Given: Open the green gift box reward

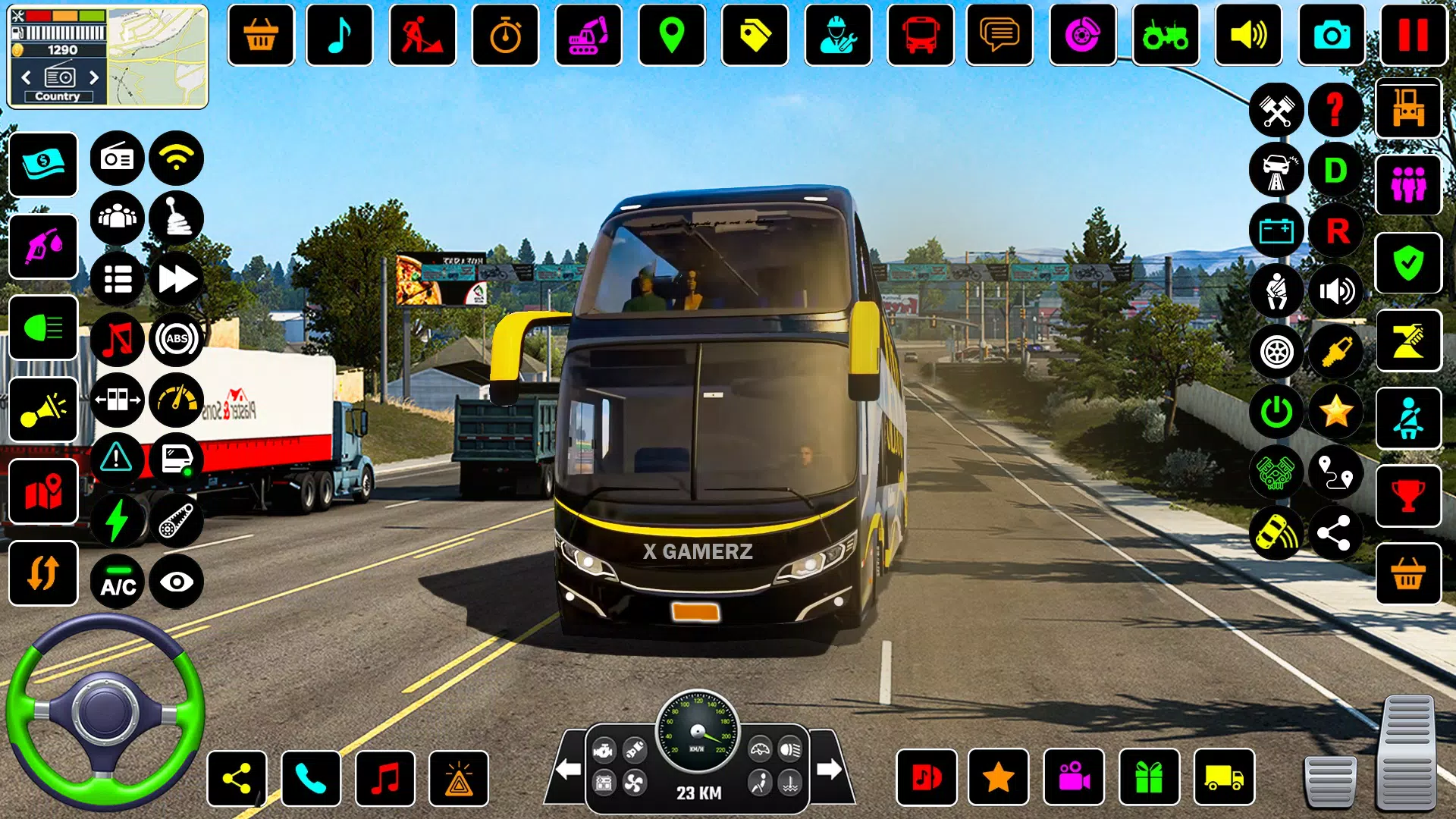Looking at the screenshot, I should point(1149,778).
